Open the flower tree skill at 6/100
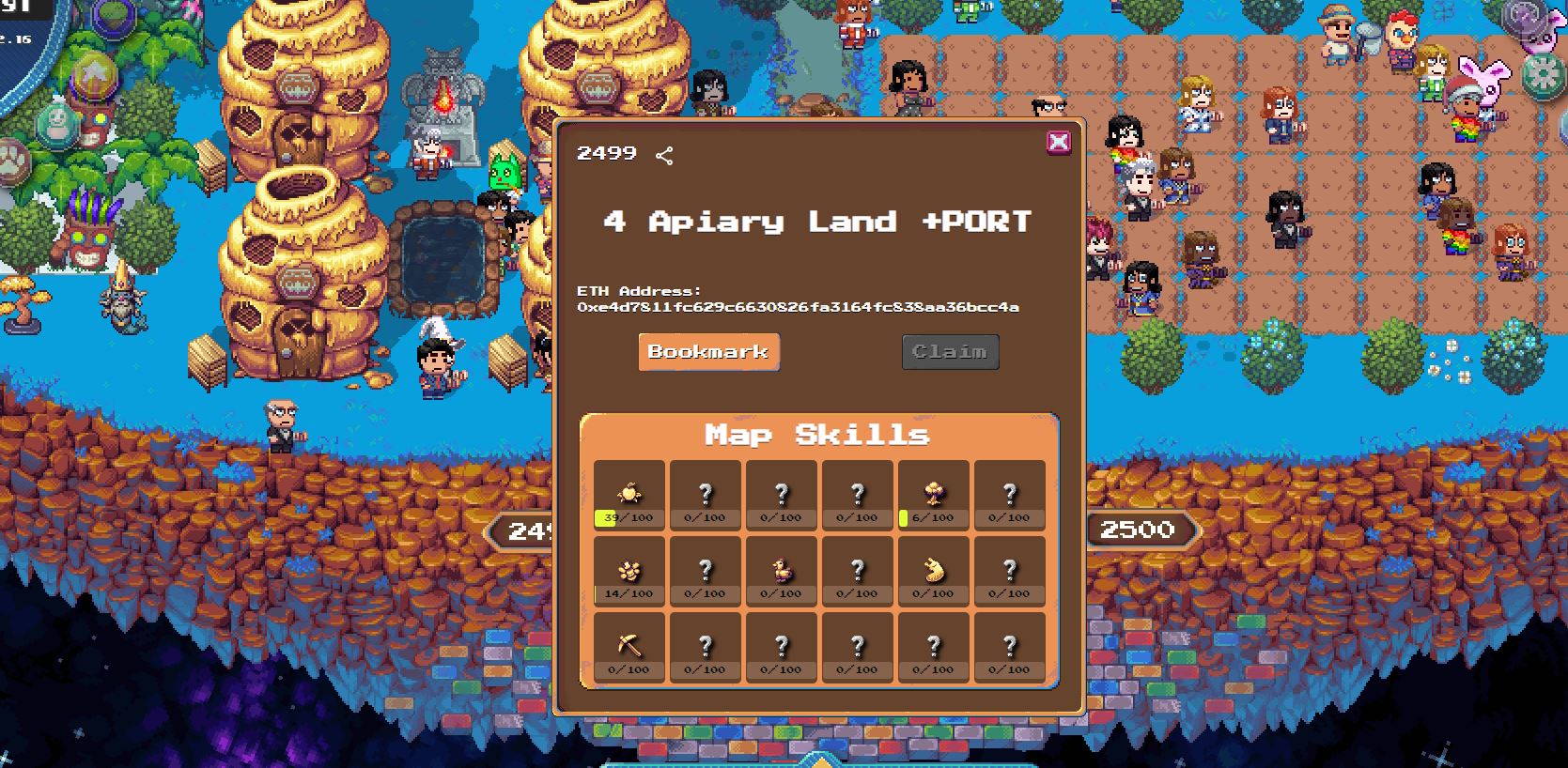Image resolution: width=1568 pixels, height=768 pixels. click(933, 495)
